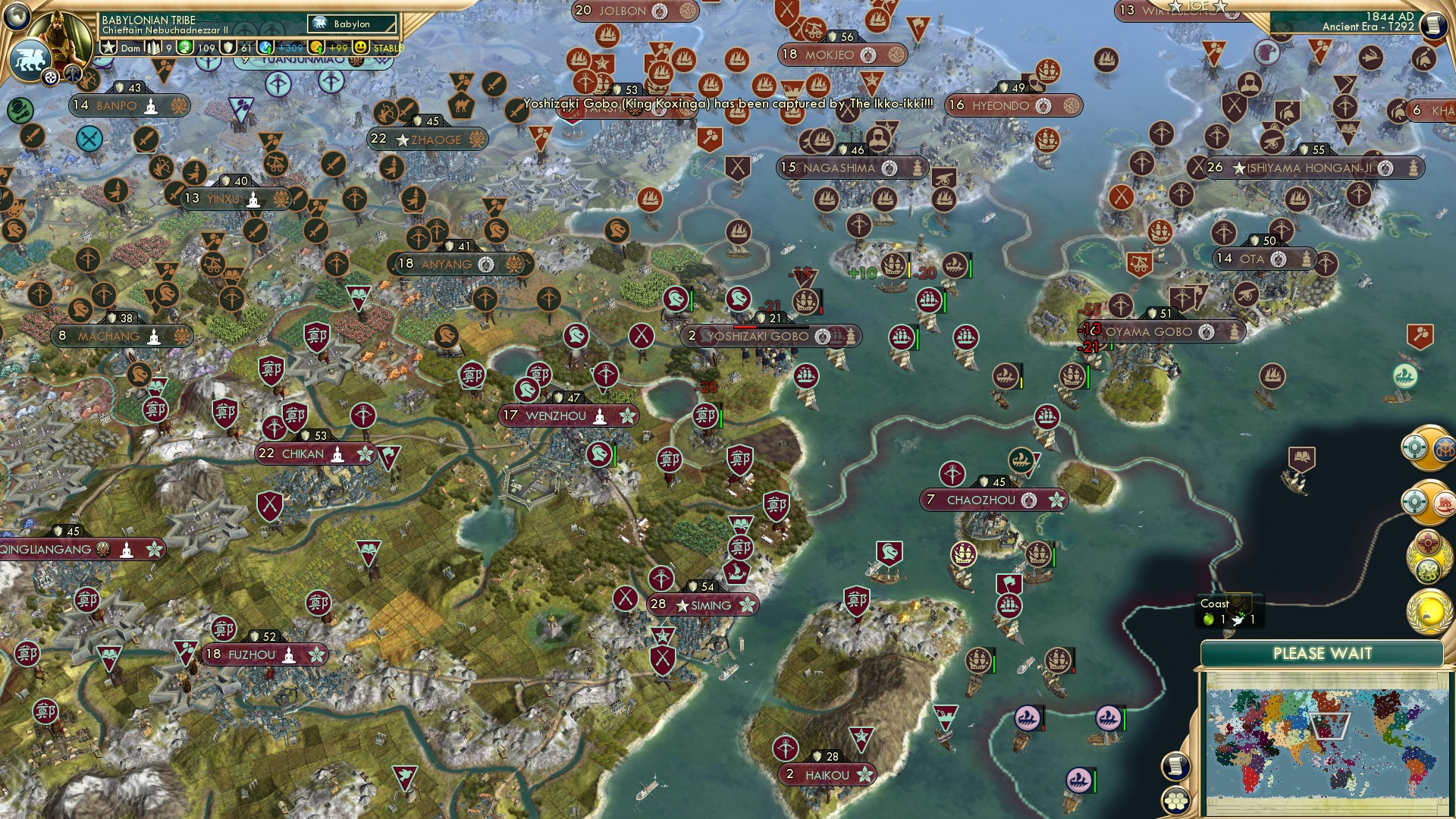The image size is (1456, 819).
Task: Click the social policies star icon
Action: [x=108, y=47]
